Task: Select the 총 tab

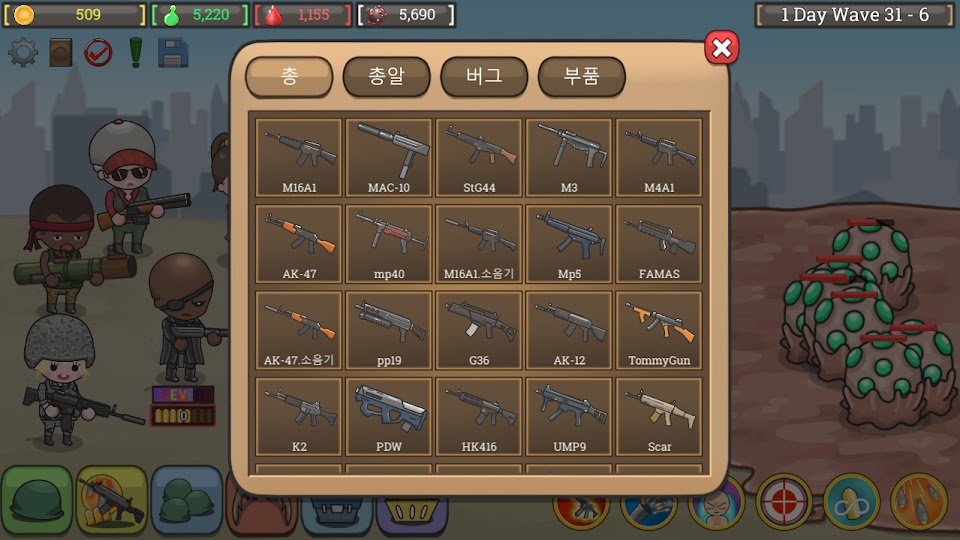Action: point(289,77)
